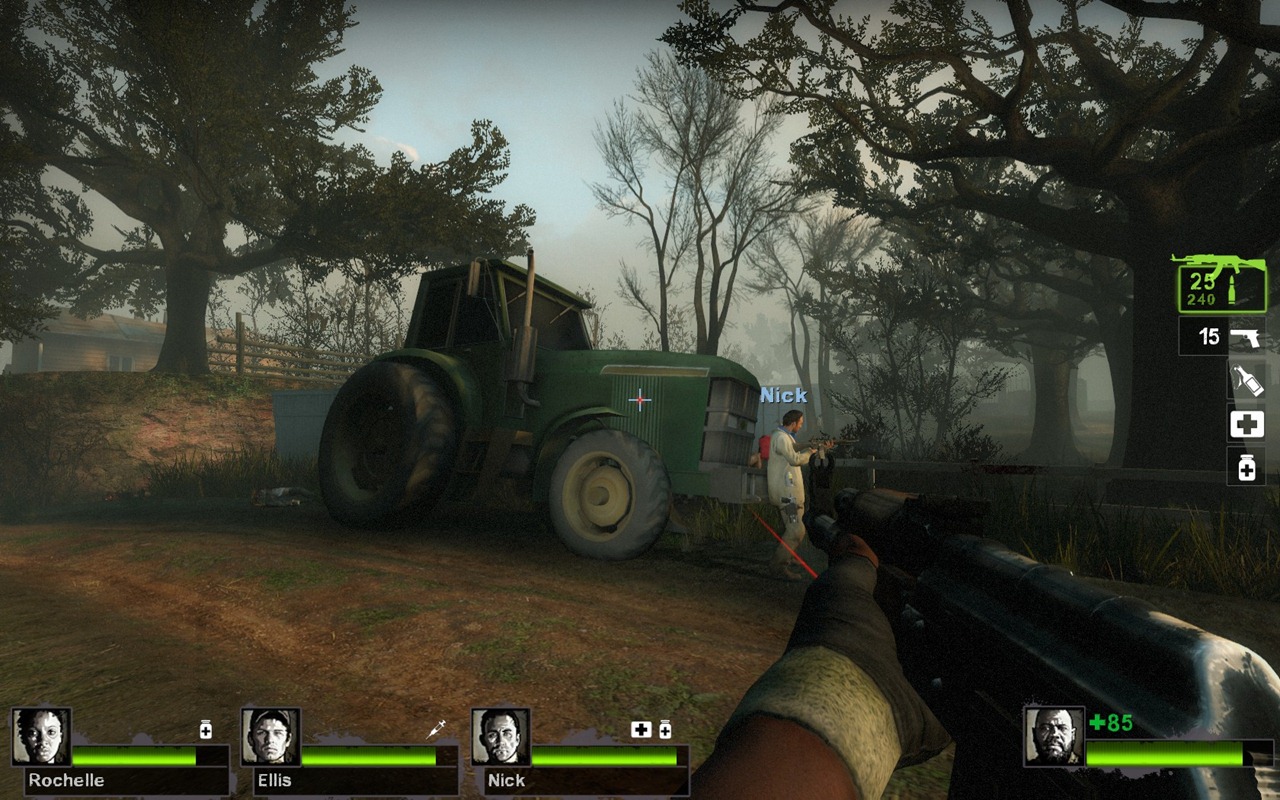Click the medkit cross icon on Nick's panel

641,730
